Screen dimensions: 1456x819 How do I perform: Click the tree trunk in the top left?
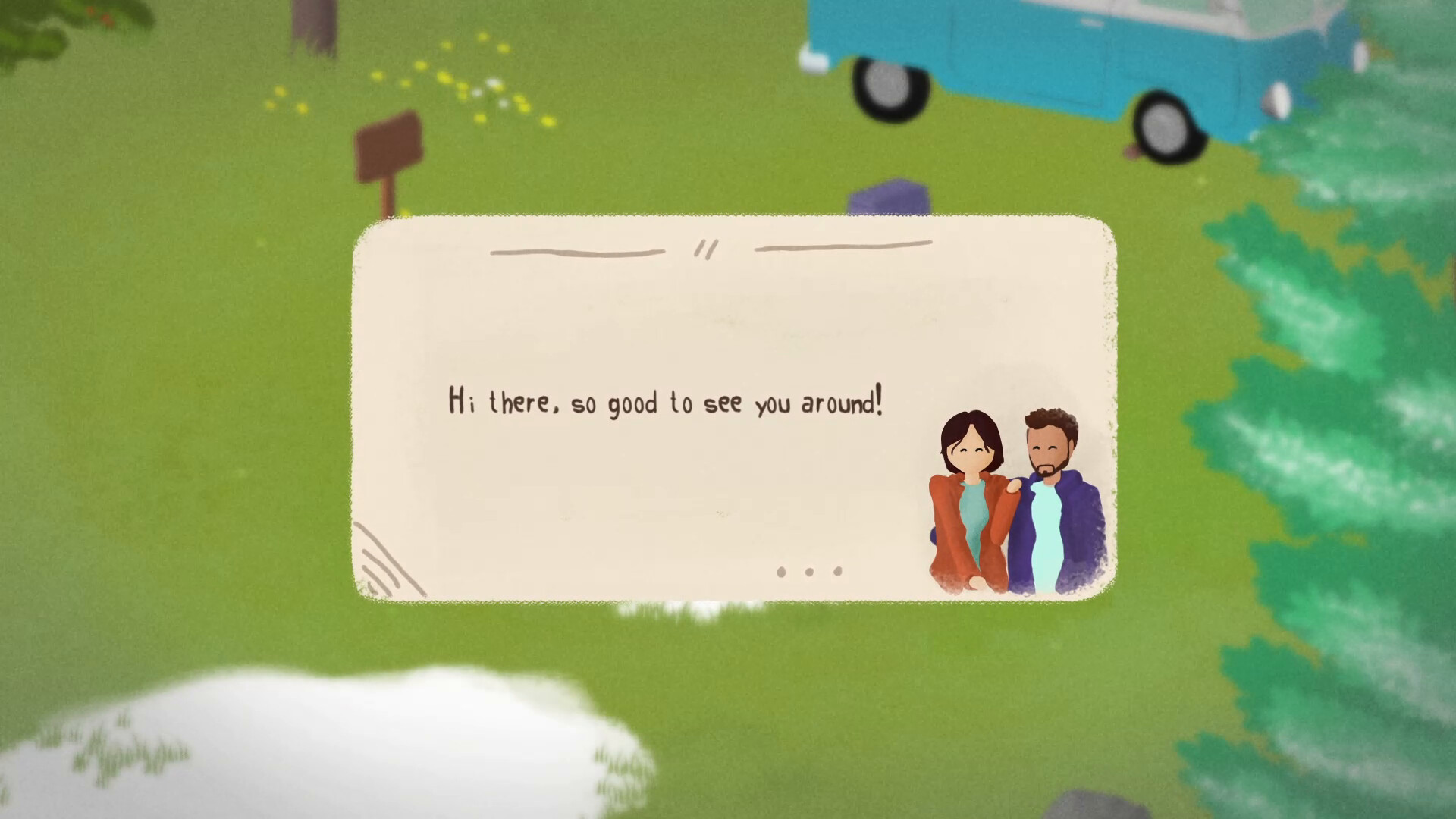311,23
